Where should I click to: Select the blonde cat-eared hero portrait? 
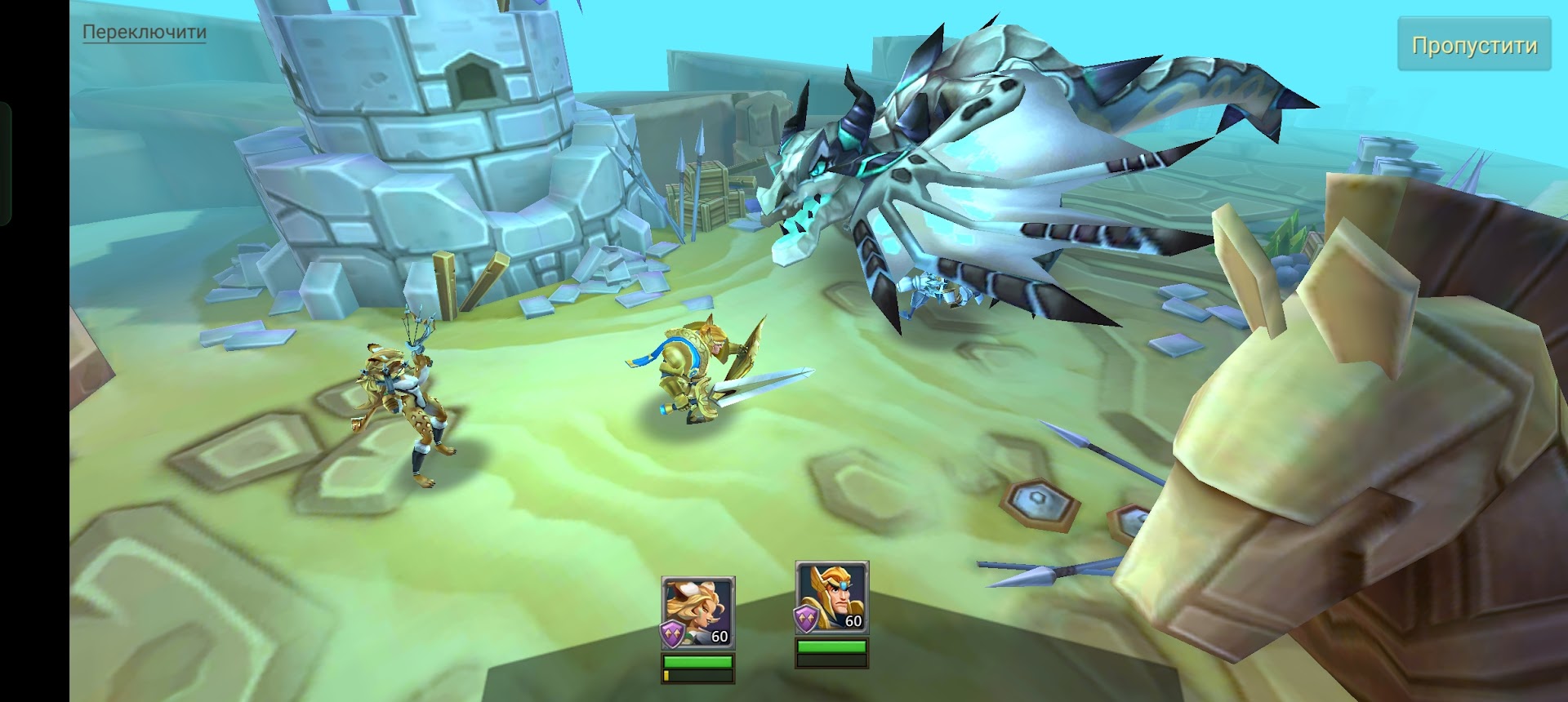(697, 611)
